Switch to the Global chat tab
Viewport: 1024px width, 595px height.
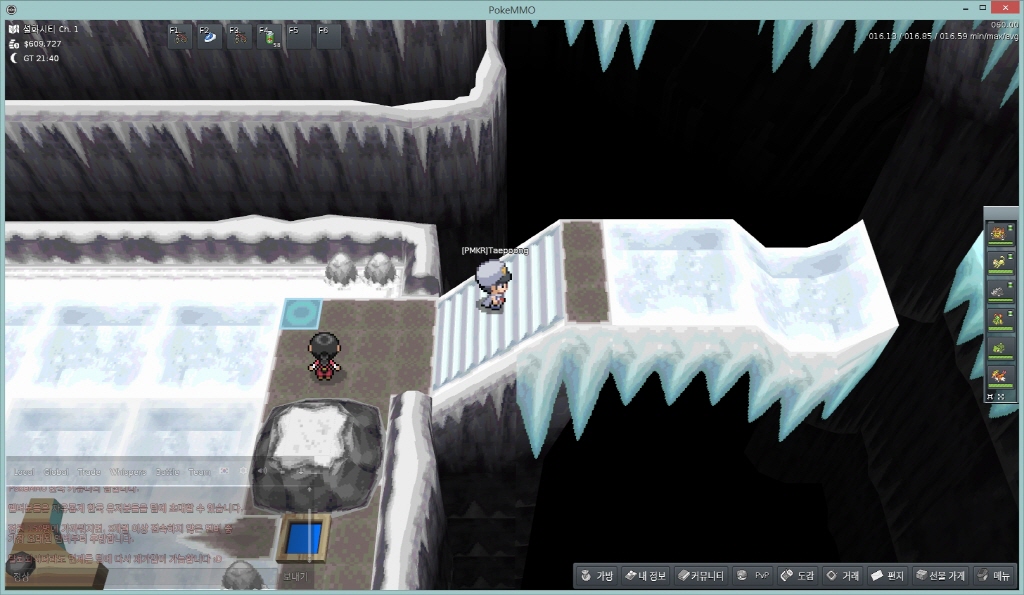coord(57,471)
